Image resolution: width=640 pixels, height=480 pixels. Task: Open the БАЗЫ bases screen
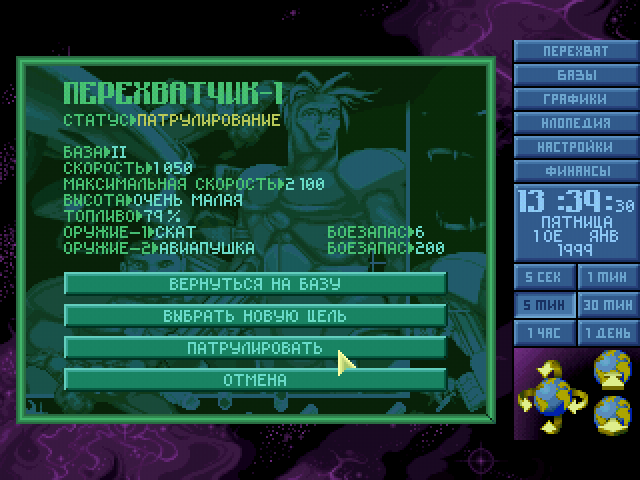[x=575, y=75]
